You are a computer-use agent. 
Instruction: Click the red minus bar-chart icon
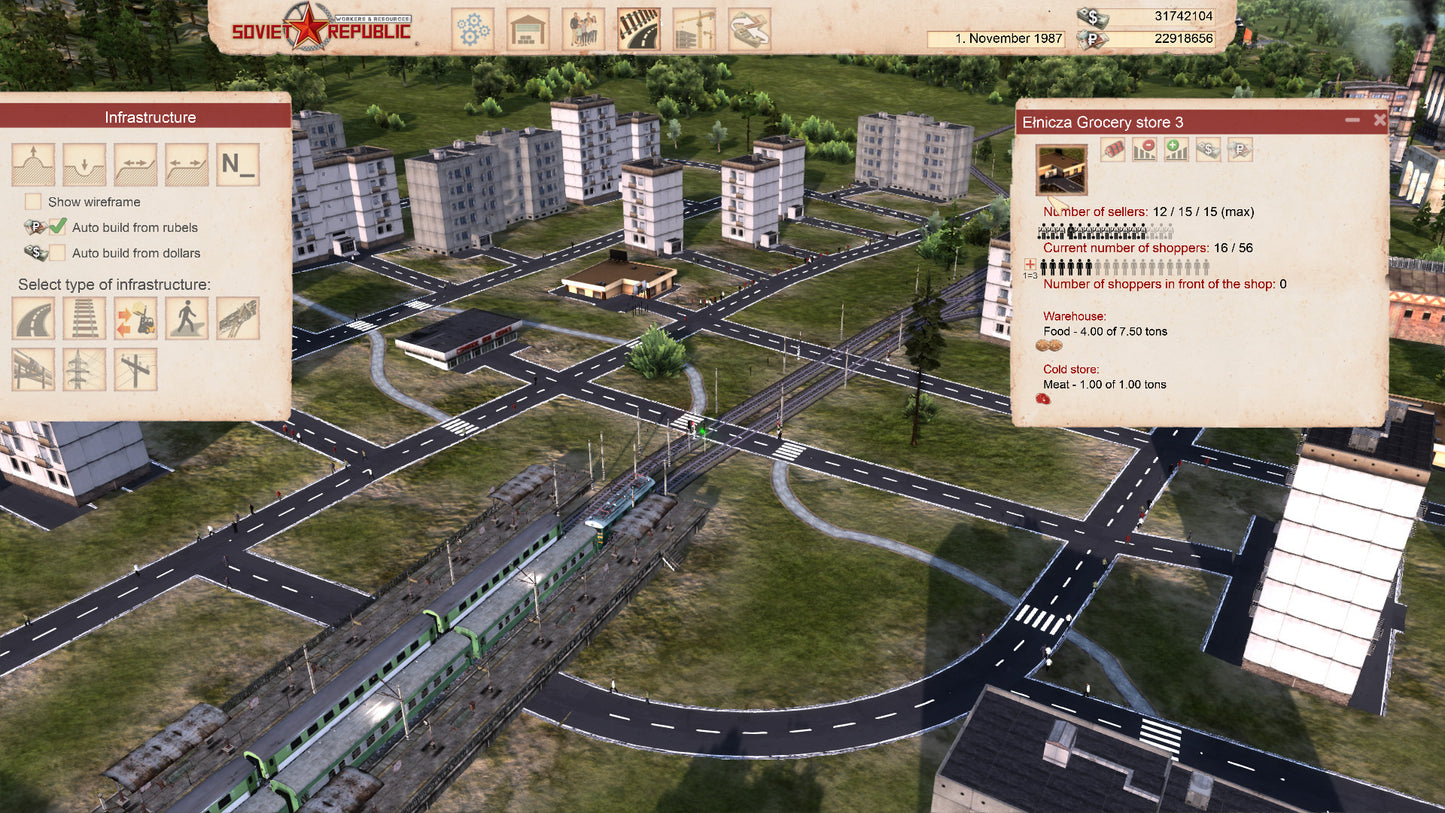[x=1144, y=150]
